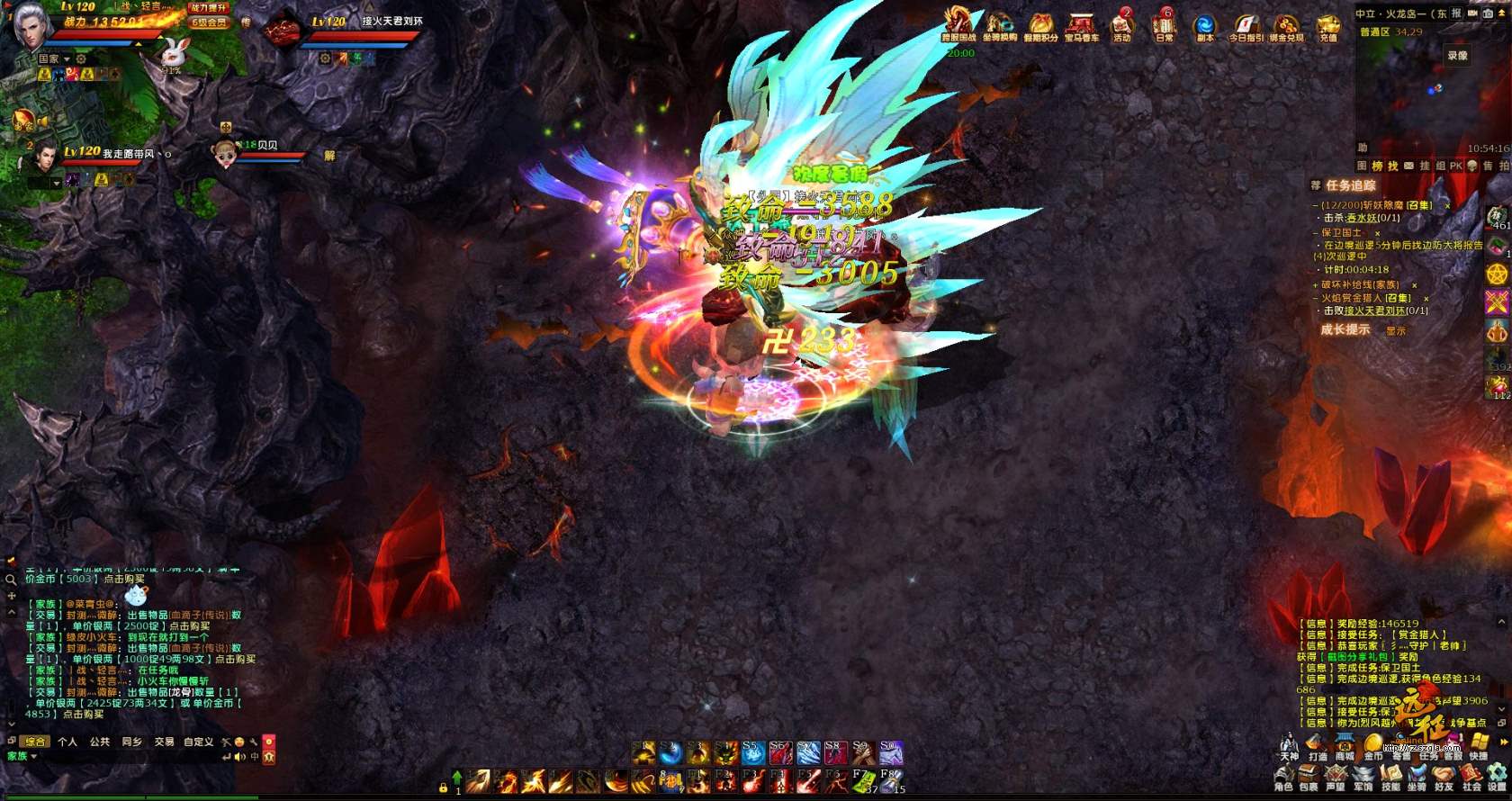Open the 包裹 inventory bag
The width and height of the screenshot is (1512, 801).
1309,778
